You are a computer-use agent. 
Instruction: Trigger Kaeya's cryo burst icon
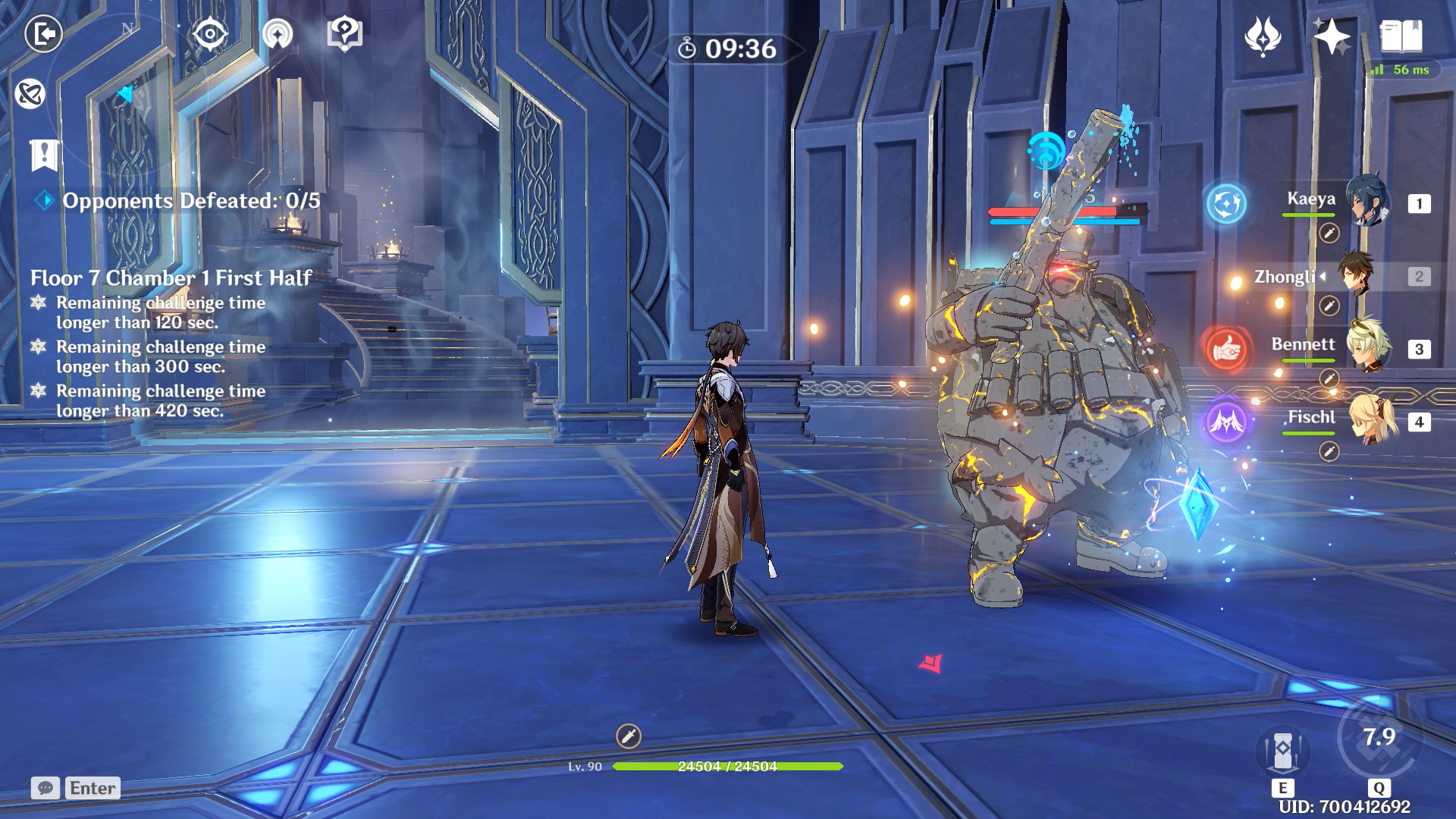coord(1226,203)
